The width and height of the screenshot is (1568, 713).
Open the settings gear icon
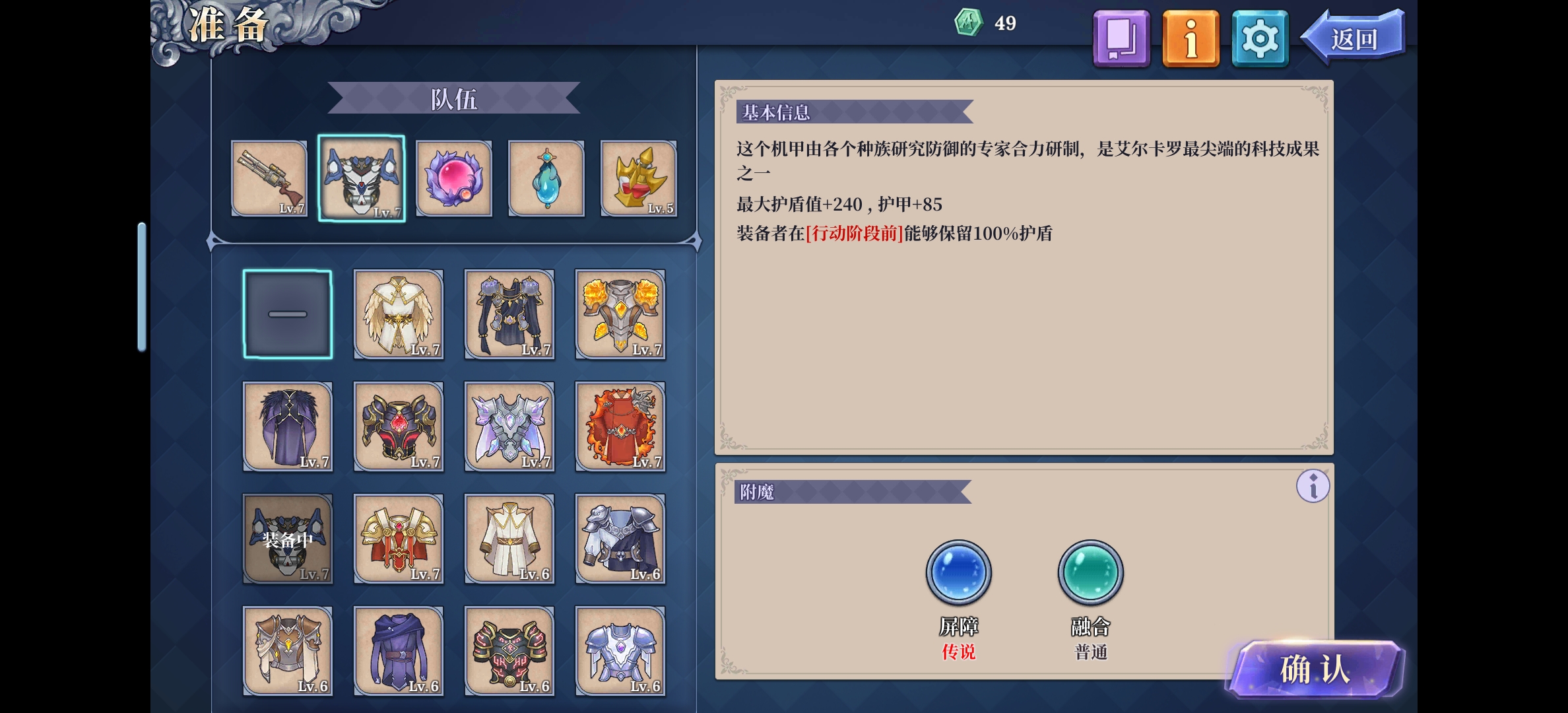point(1259,38)
